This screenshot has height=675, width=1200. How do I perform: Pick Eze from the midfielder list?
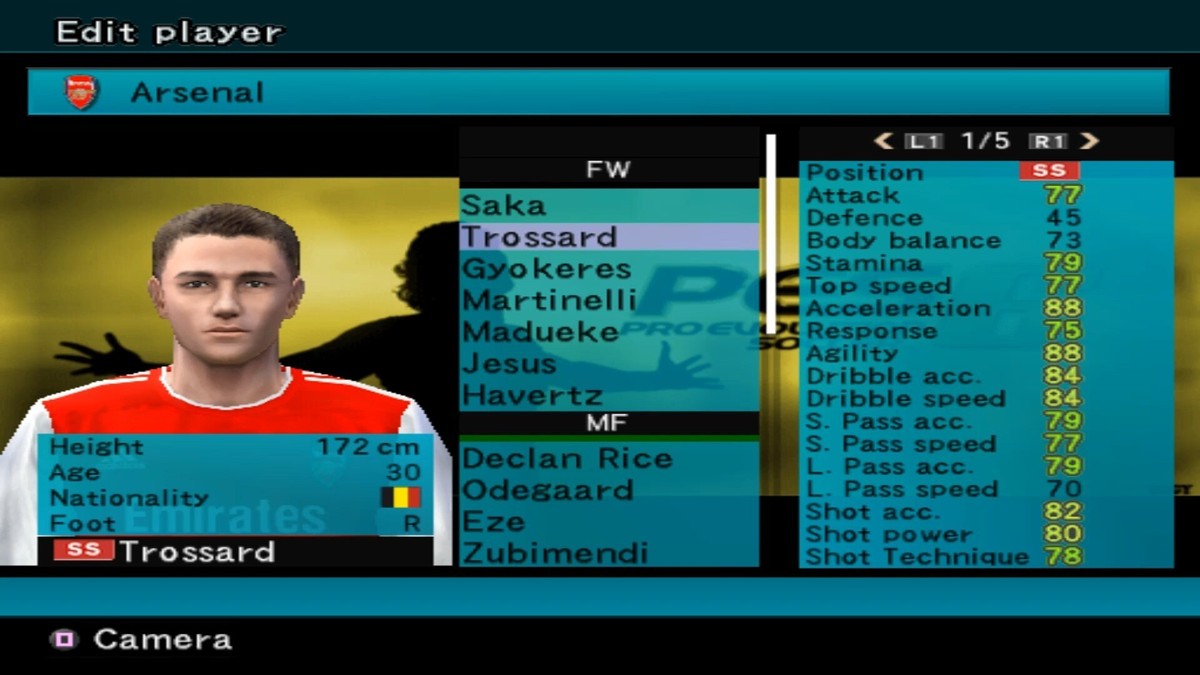pos(494,522)
